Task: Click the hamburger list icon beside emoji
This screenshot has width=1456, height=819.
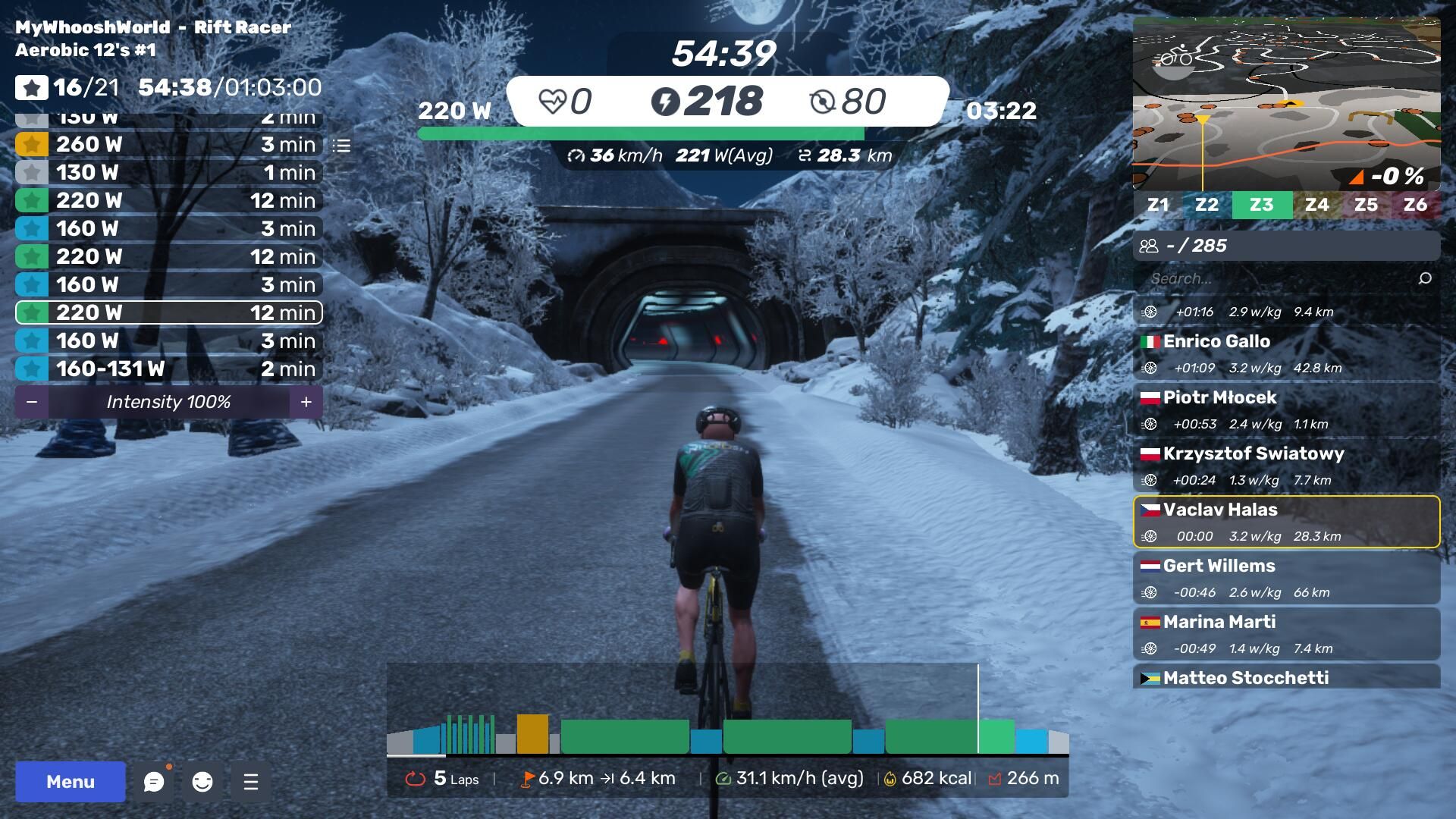Action: pos(251,782)
